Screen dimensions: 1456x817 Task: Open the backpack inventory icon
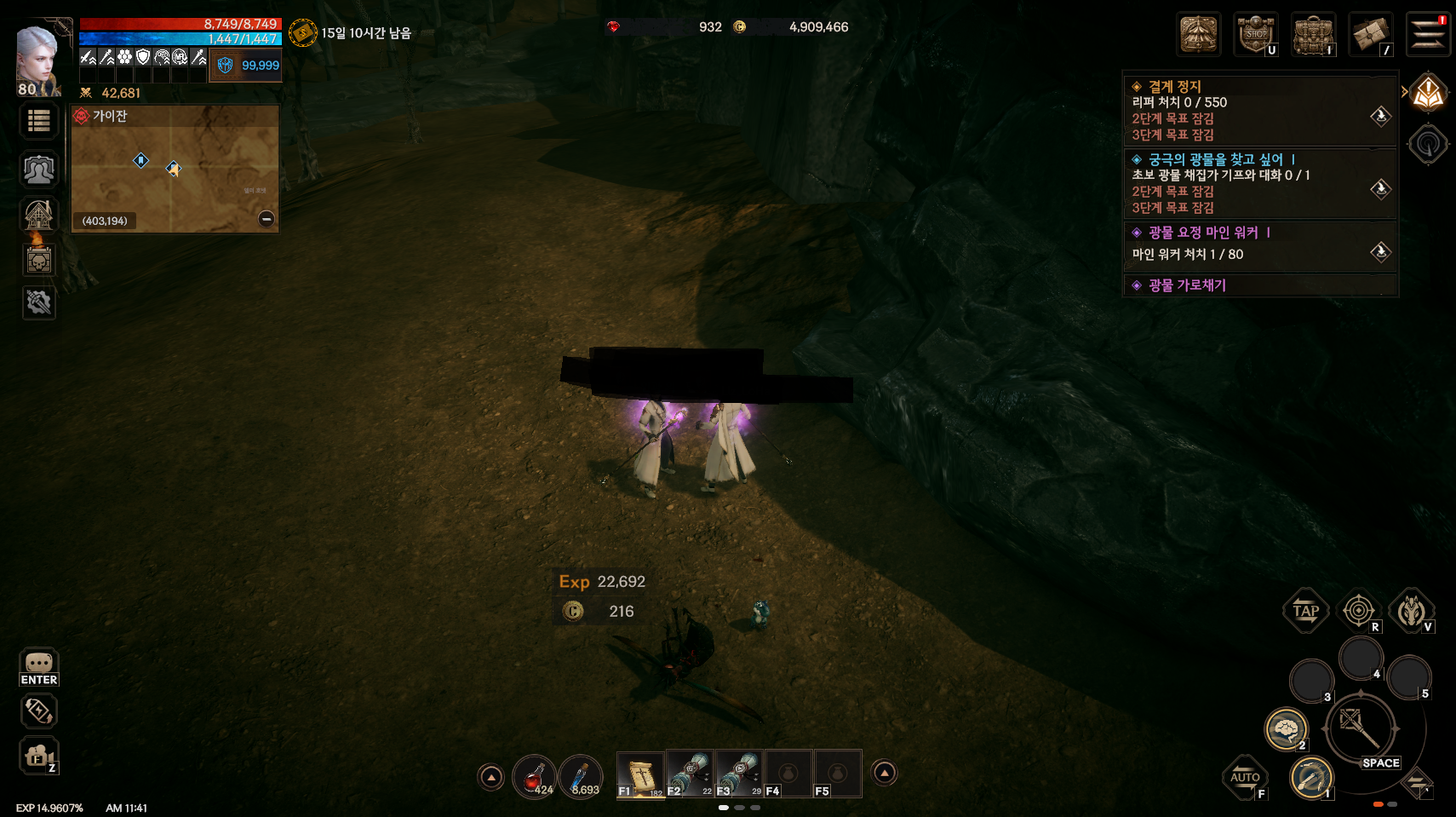(x=1313, y=35)
